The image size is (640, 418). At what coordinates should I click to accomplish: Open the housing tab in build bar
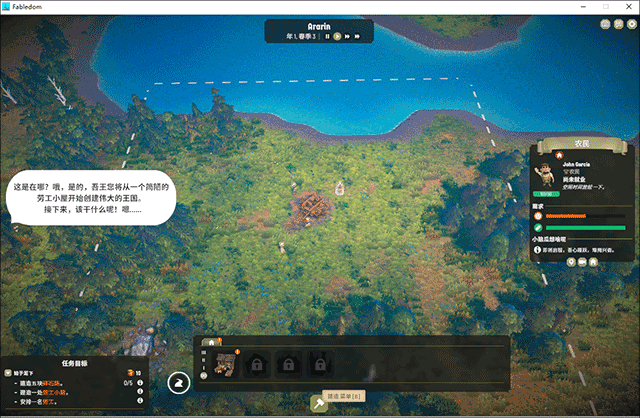point(211,342)
